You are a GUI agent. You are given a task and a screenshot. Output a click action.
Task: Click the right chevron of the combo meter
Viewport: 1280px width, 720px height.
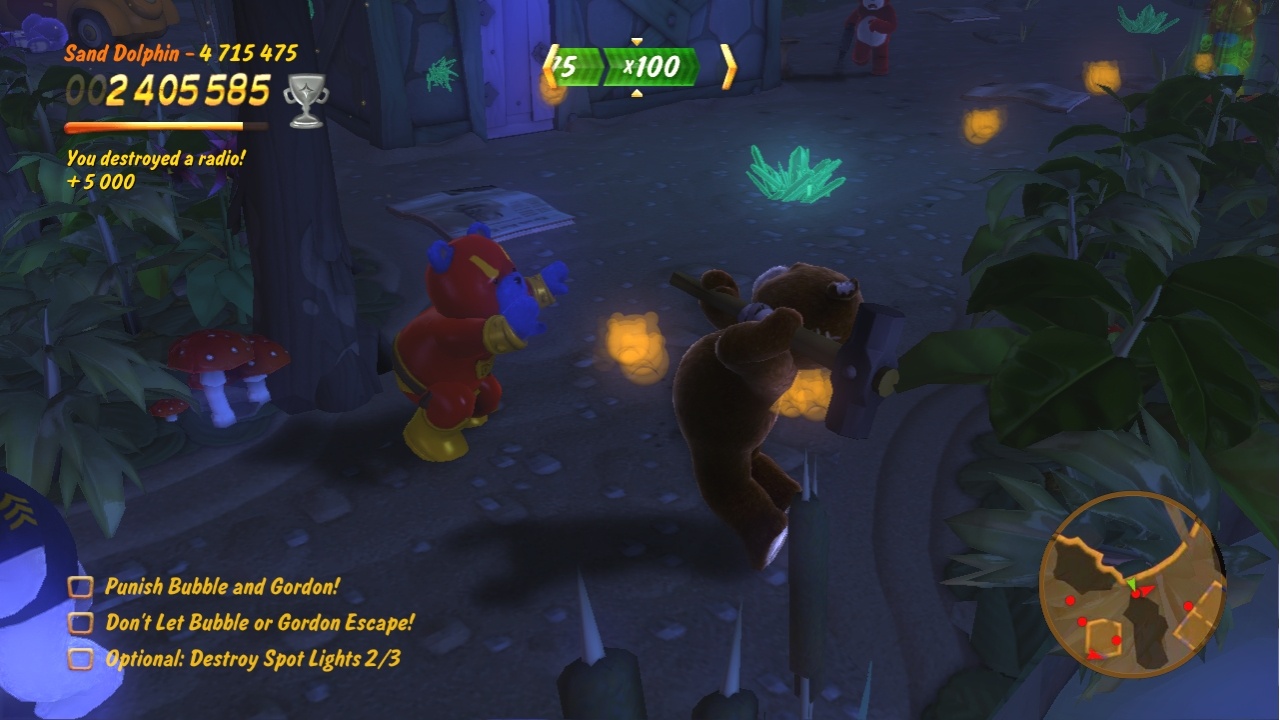pos(728,66)
